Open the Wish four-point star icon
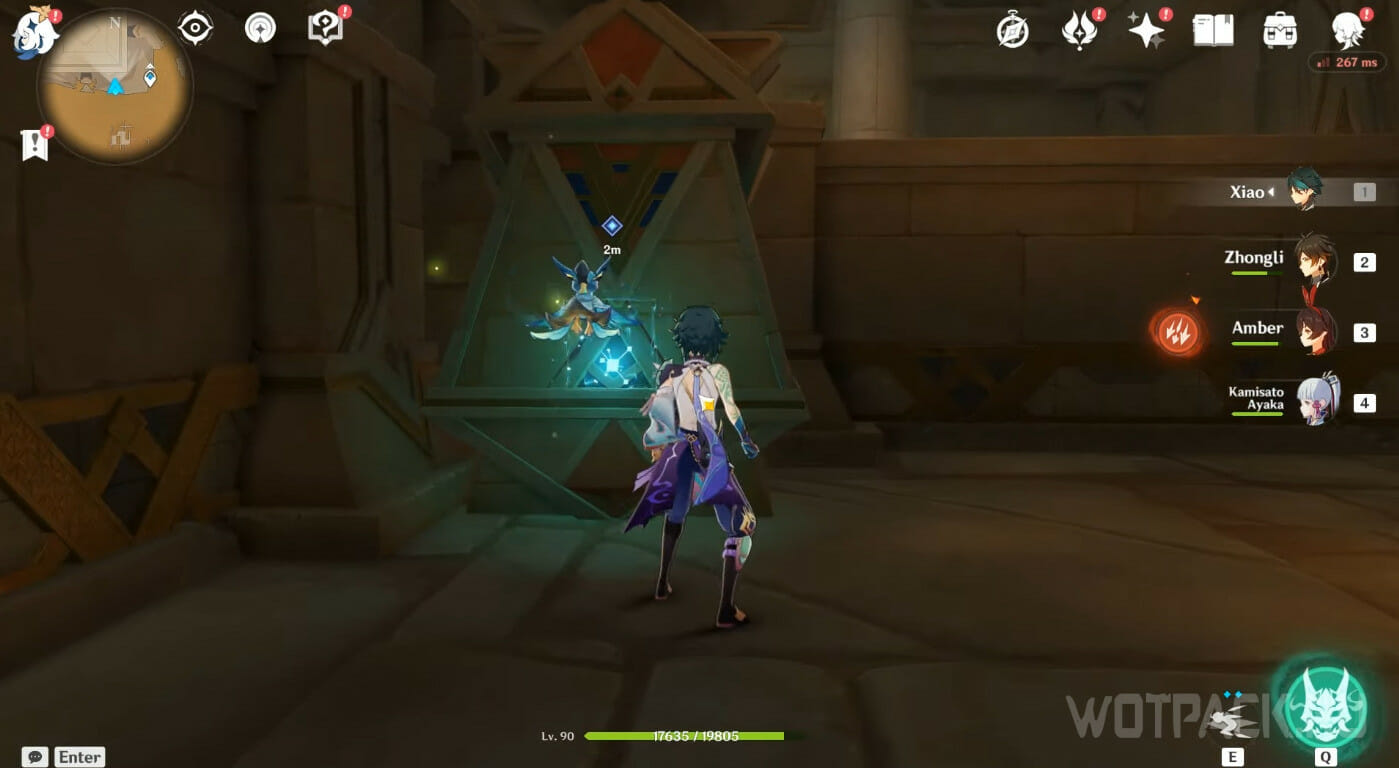The image size is (1399, 768). point(1146,30)
